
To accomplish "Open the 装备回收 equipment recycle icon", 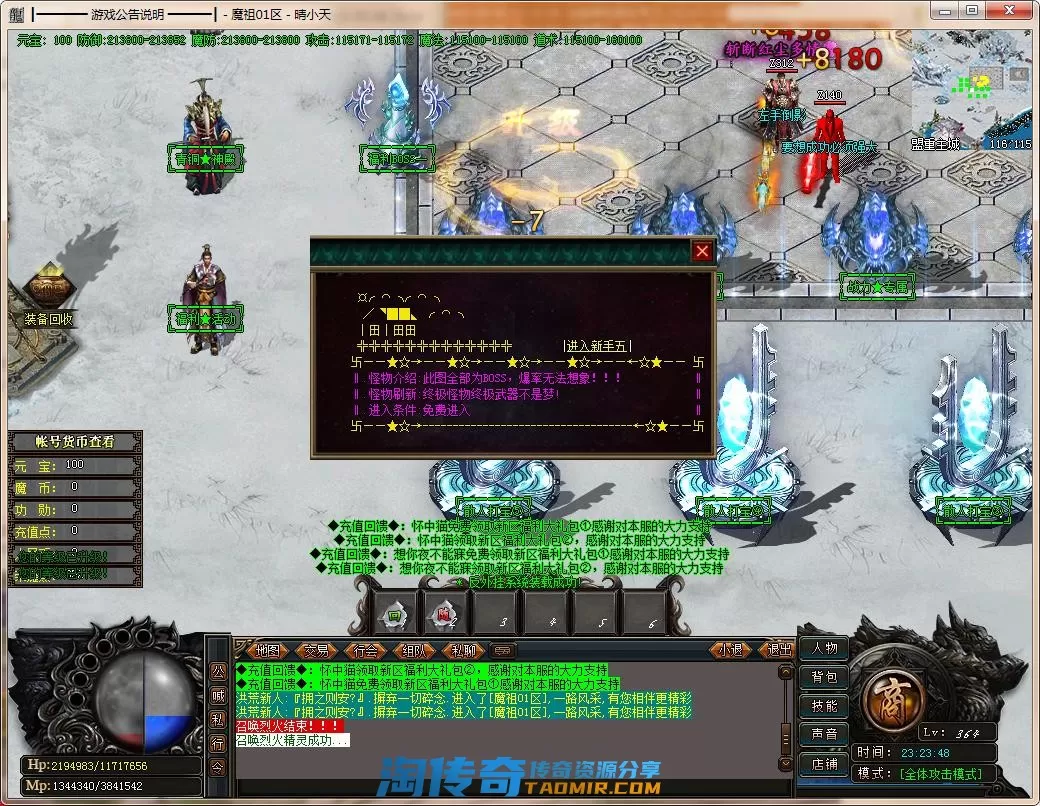I will (48, 291).
